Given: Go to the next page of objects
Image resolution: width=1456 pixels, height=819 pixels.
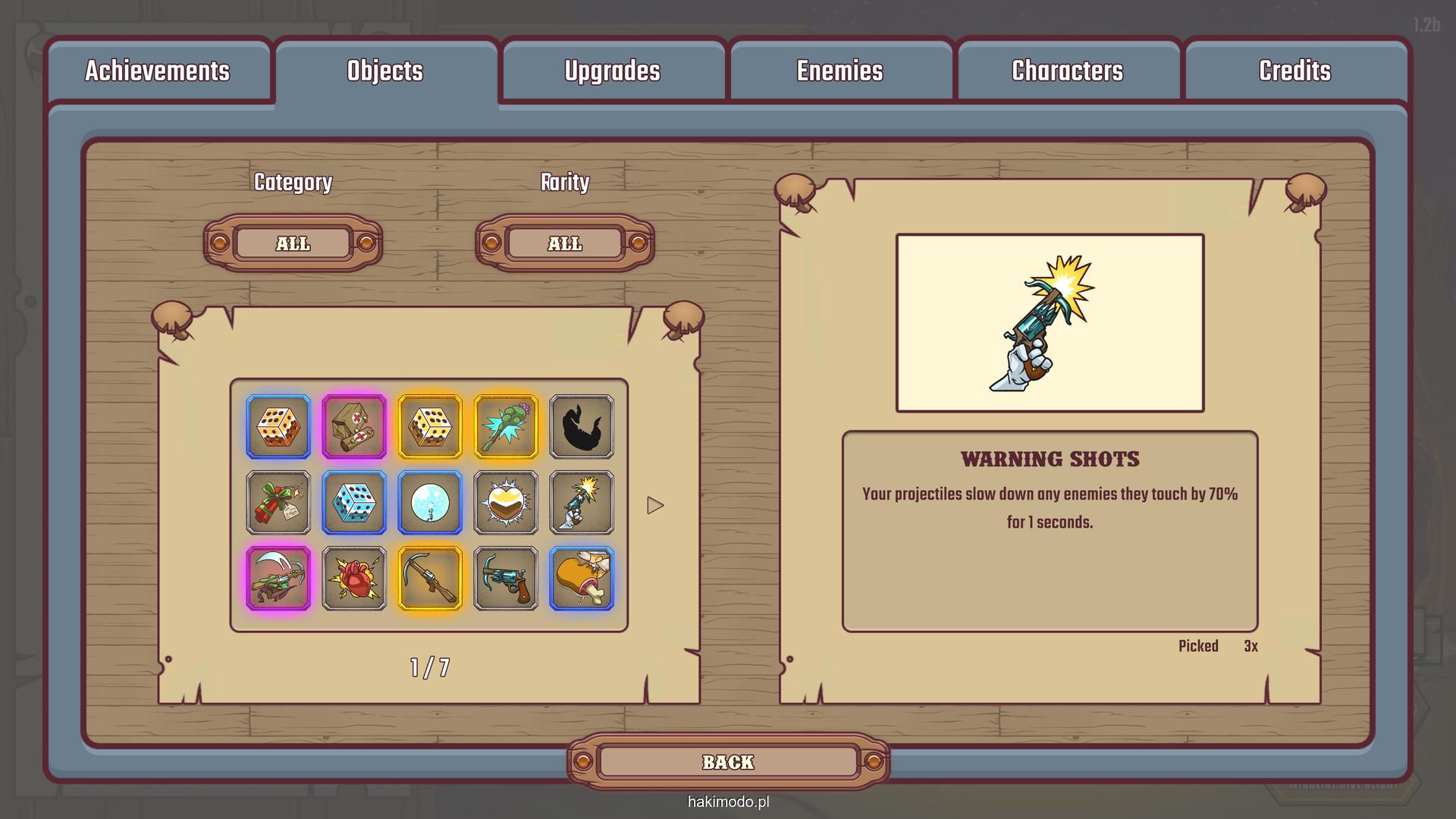Looking at the screenshot, I should pos(655,505).
